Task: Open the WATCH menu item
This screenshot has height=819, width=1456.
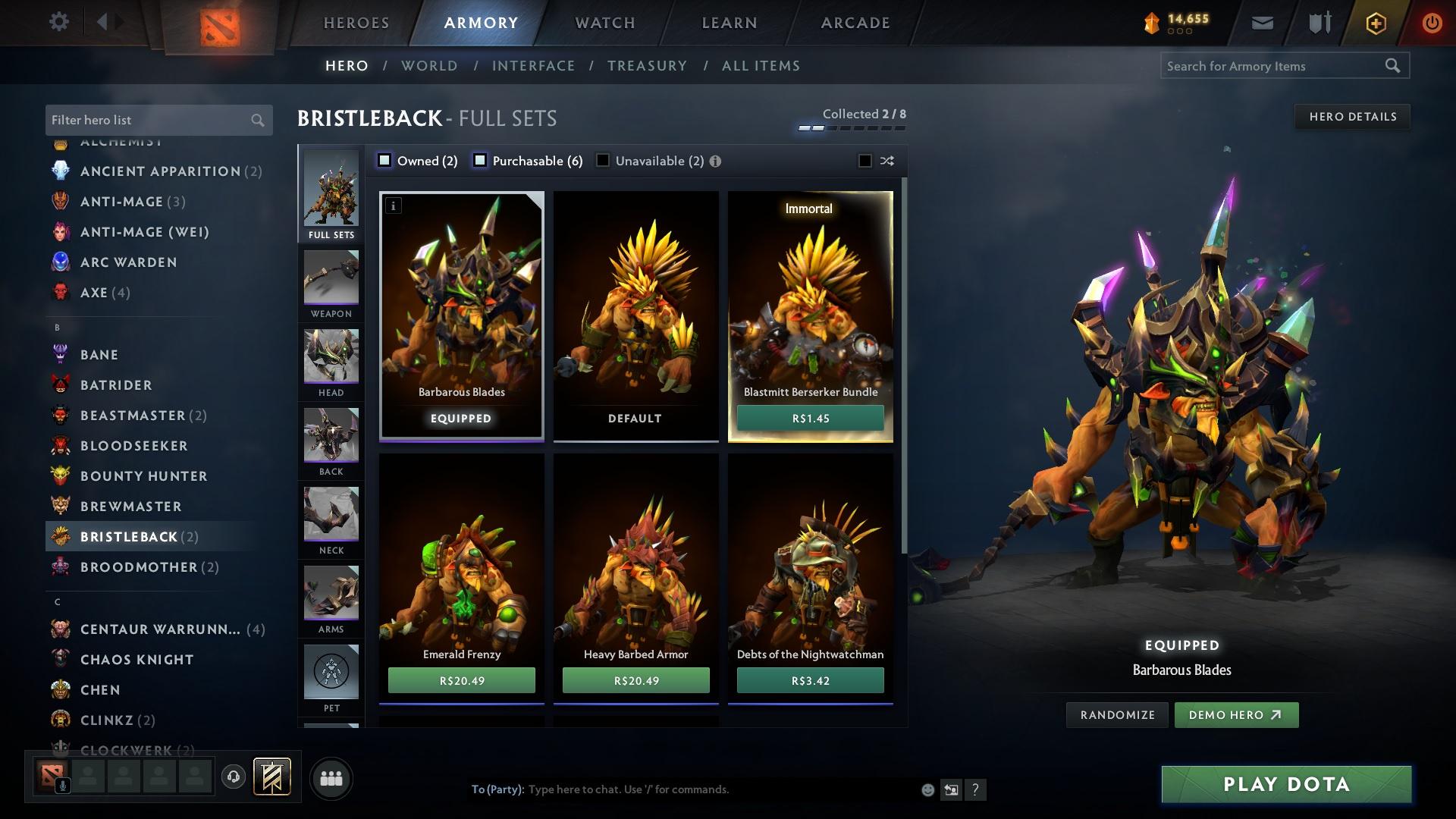Action: pyautogui.click(x=603, y=23)
